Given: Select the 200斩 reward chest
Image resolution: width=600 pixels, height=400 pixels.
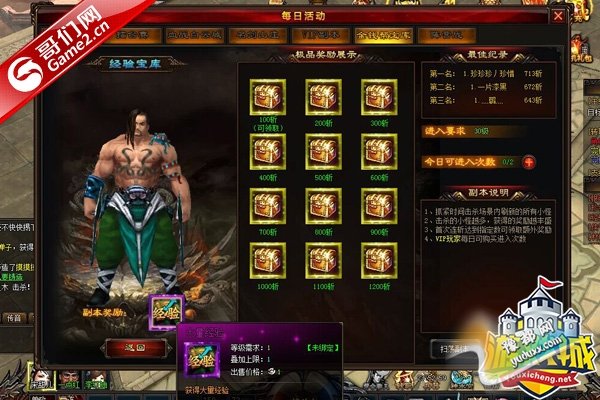Looking at the screenshot, I should tap(322, 95).
